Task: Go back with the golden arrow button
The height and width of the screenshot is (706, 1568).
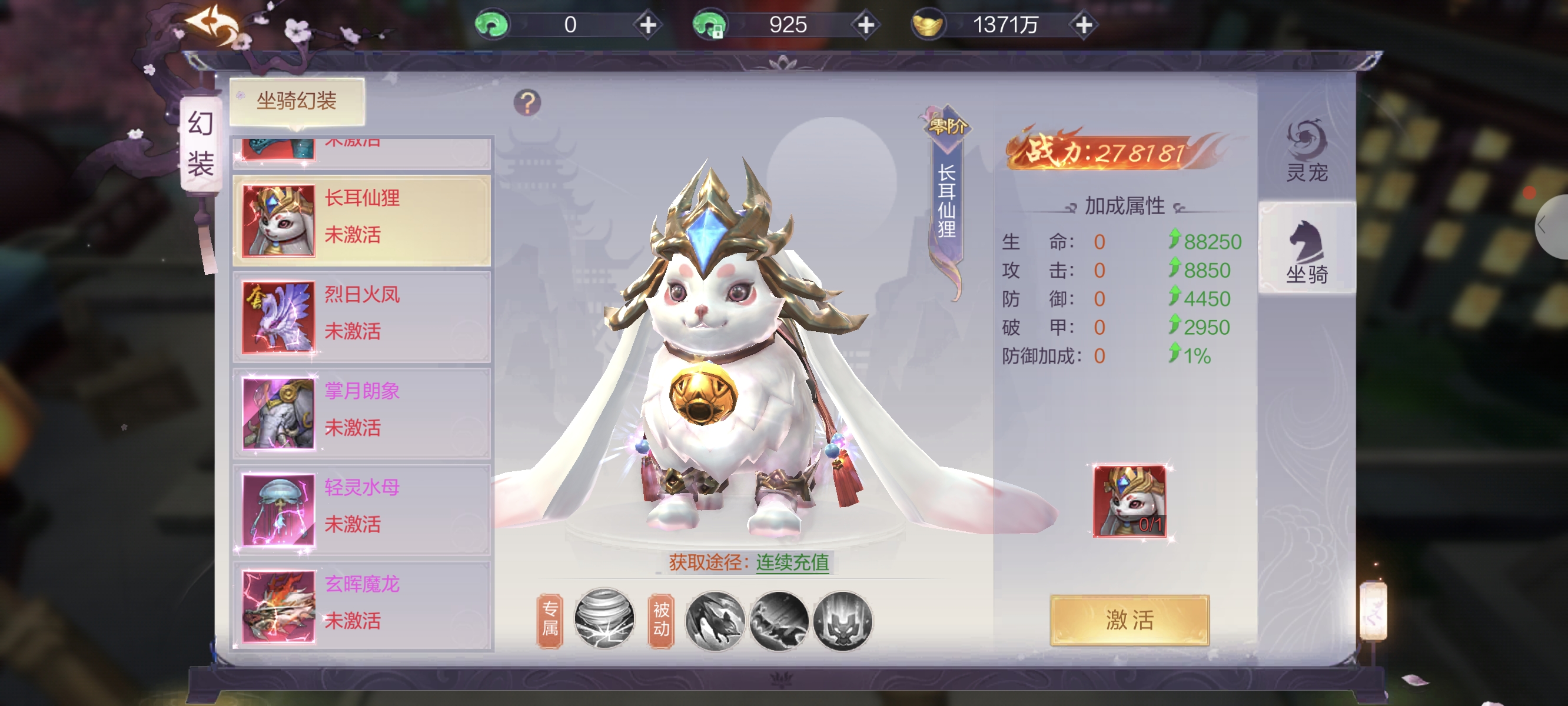Action: pos(212,25)
